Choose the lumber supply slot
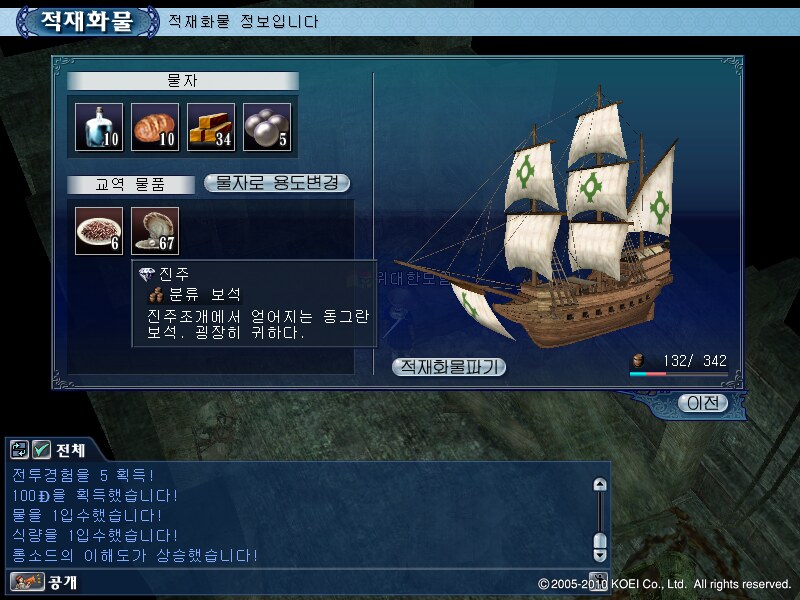 tap(211, 127)
